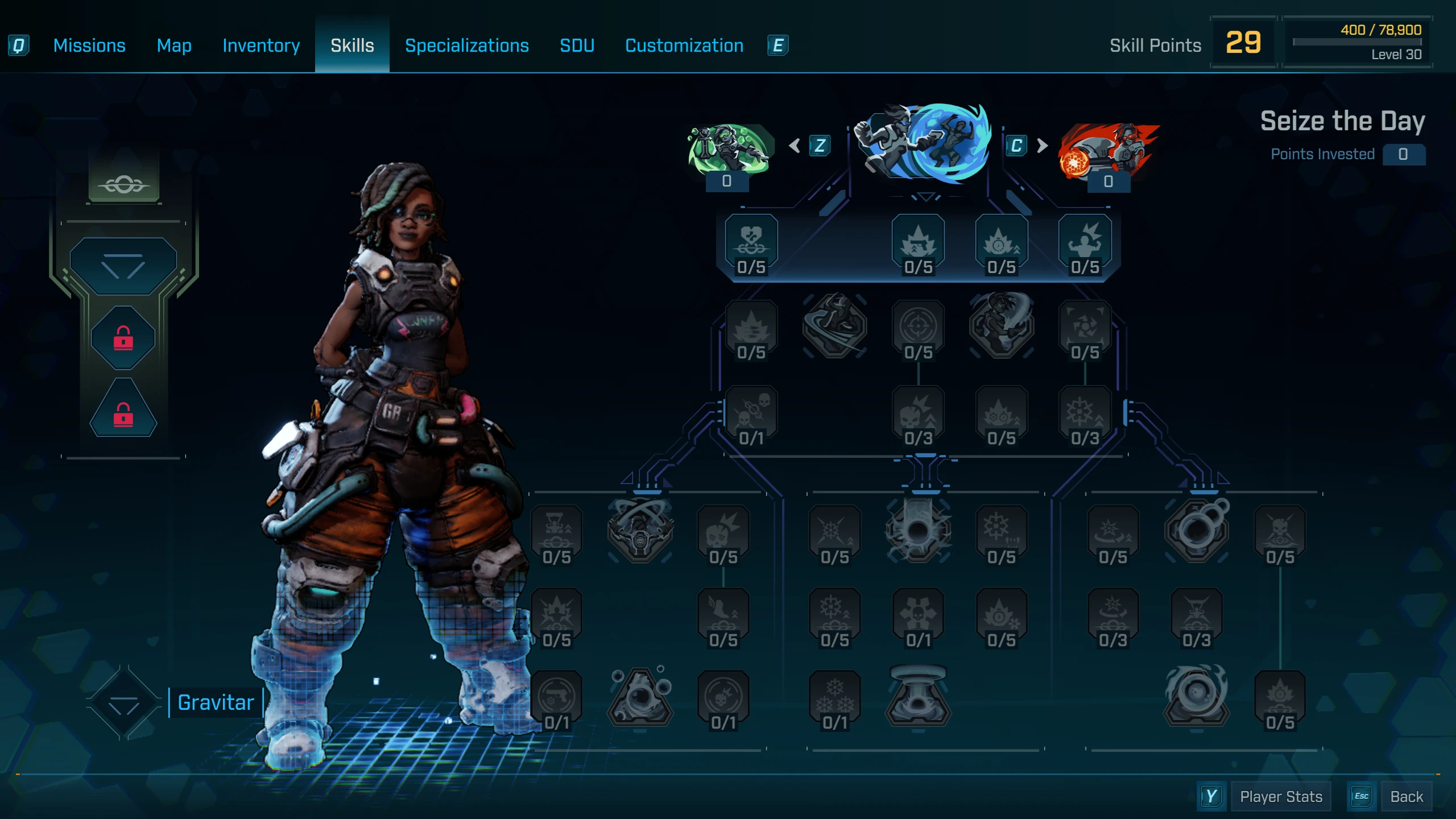The height and width of the screenshot is (819, 1456).
Task: Switch to the Map tab
Action: pos(174,45)
